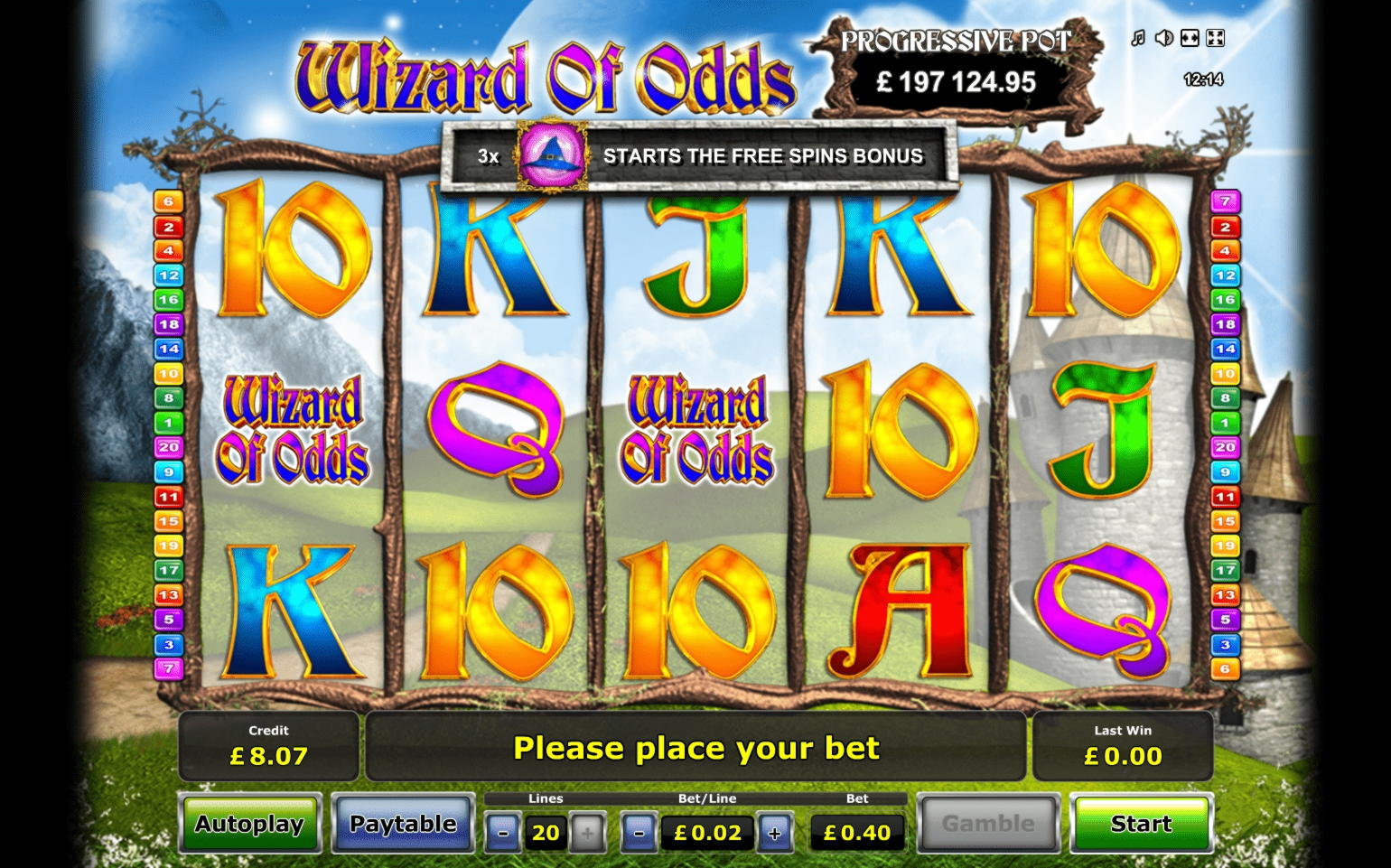Start the spin with the Start button
This screenshot has width=1391, height=868.
pyautogui.click(x=1141, y=824)
